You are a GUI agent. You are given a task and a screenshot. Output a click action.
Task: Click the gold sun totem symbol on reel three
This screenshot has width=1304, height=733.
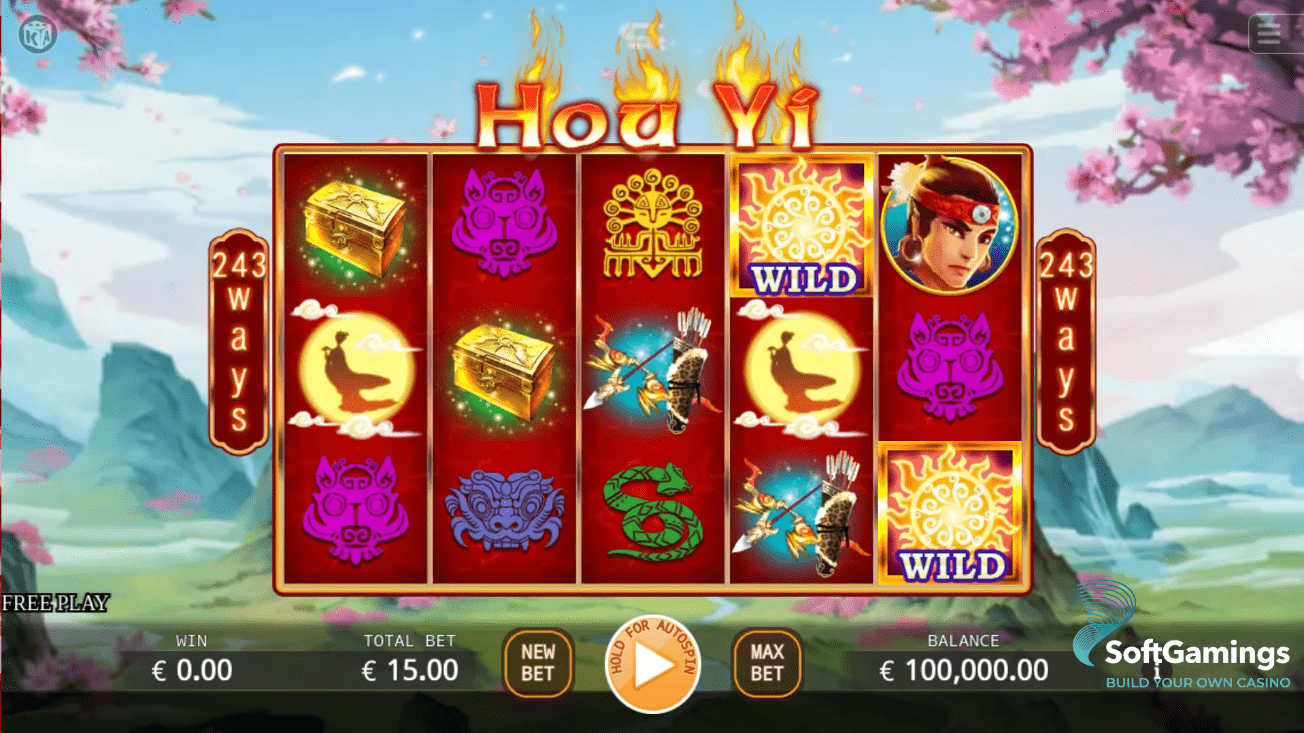point(652,225)
